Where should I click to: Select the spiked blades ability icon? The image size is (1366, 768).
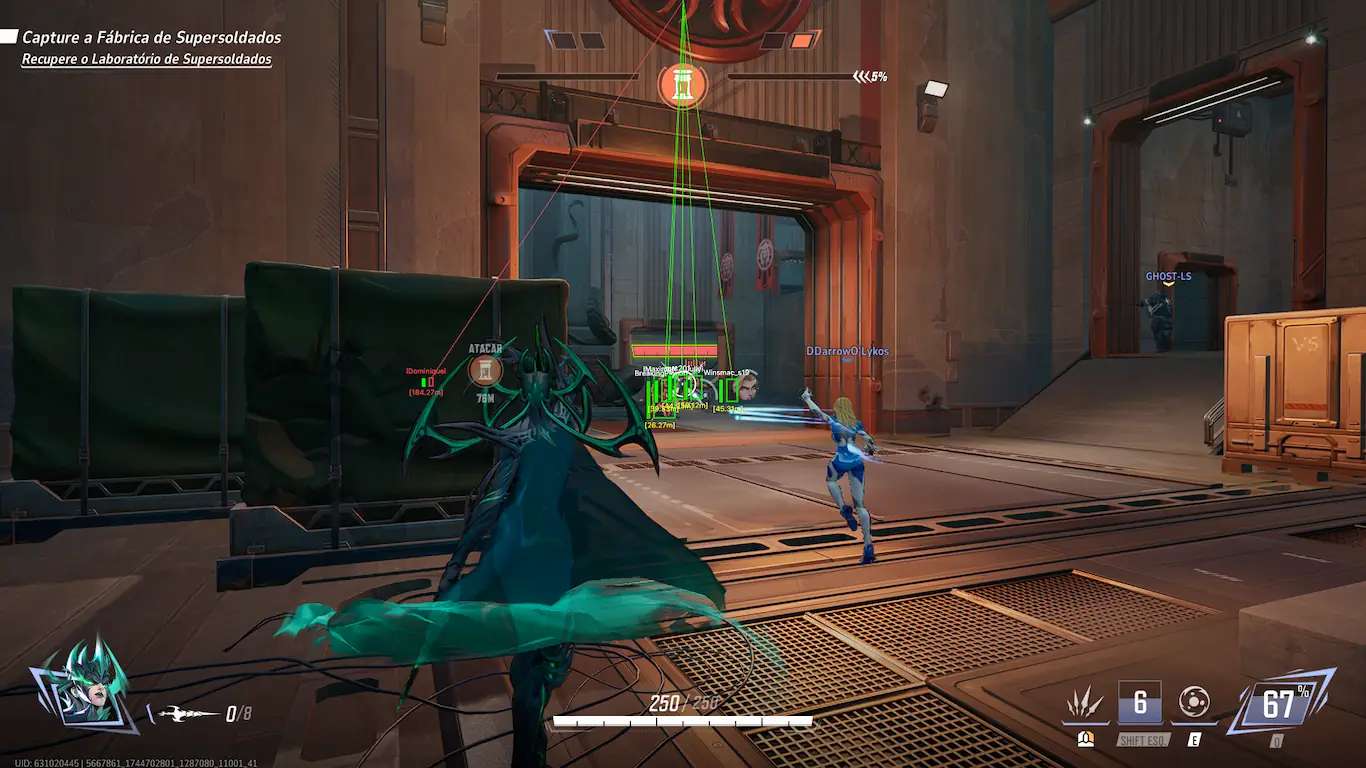[x=1085, y=704]
